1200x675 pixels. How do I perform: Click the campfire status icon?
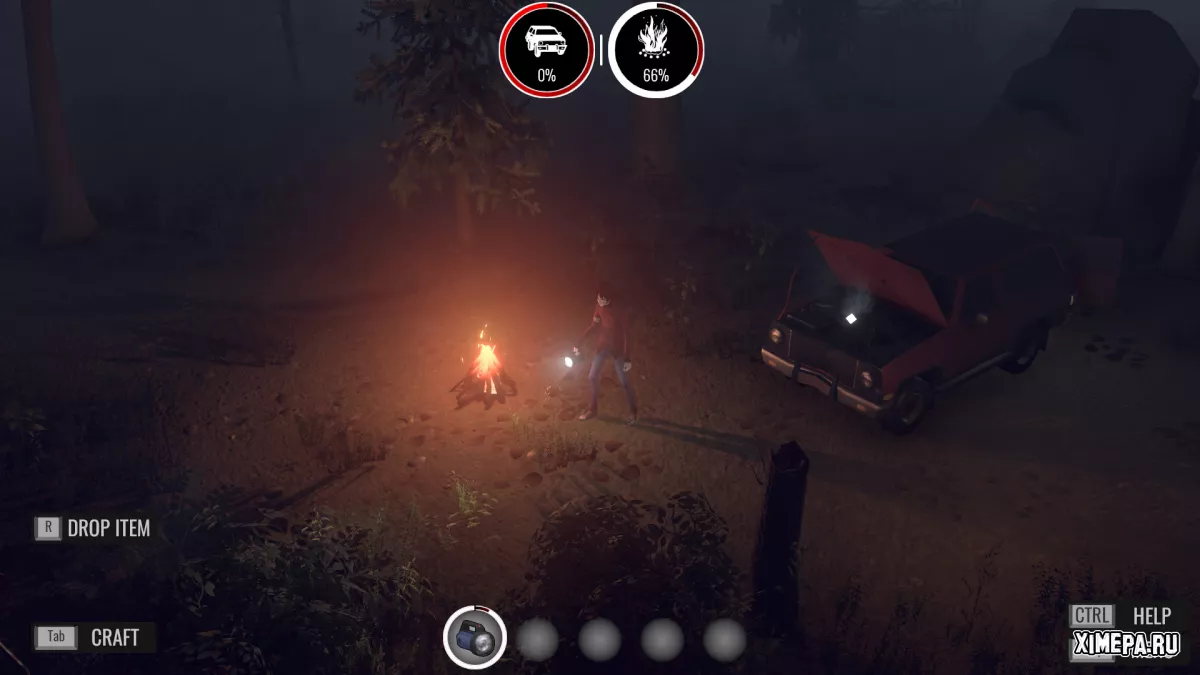tap(656, 49)
